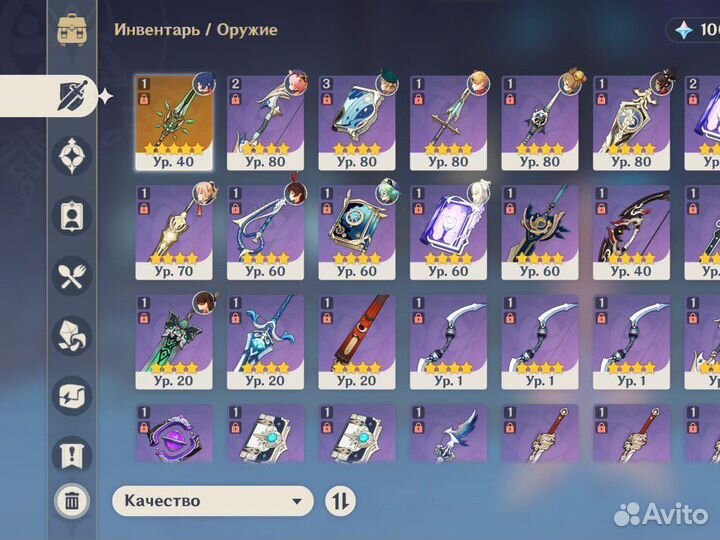Open the food tab with fork and knife
The width and height of the screenshot is (720, 540).
pyautogui.click(x=72, y=275)
